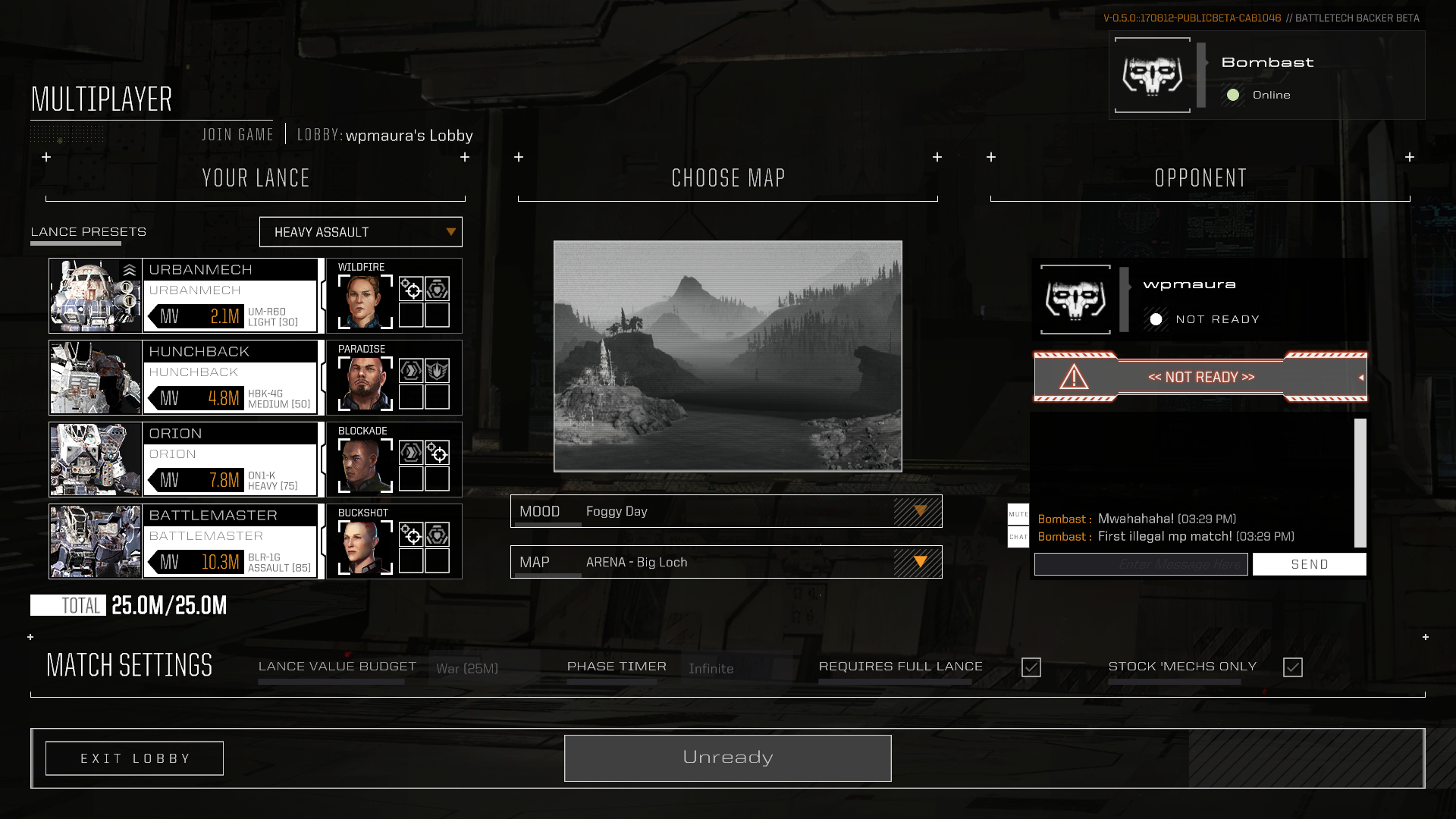1456x819 pixels.
Task: Select the Urbanmech UM-R60 mech slot
Action: [x=183, y=296]
